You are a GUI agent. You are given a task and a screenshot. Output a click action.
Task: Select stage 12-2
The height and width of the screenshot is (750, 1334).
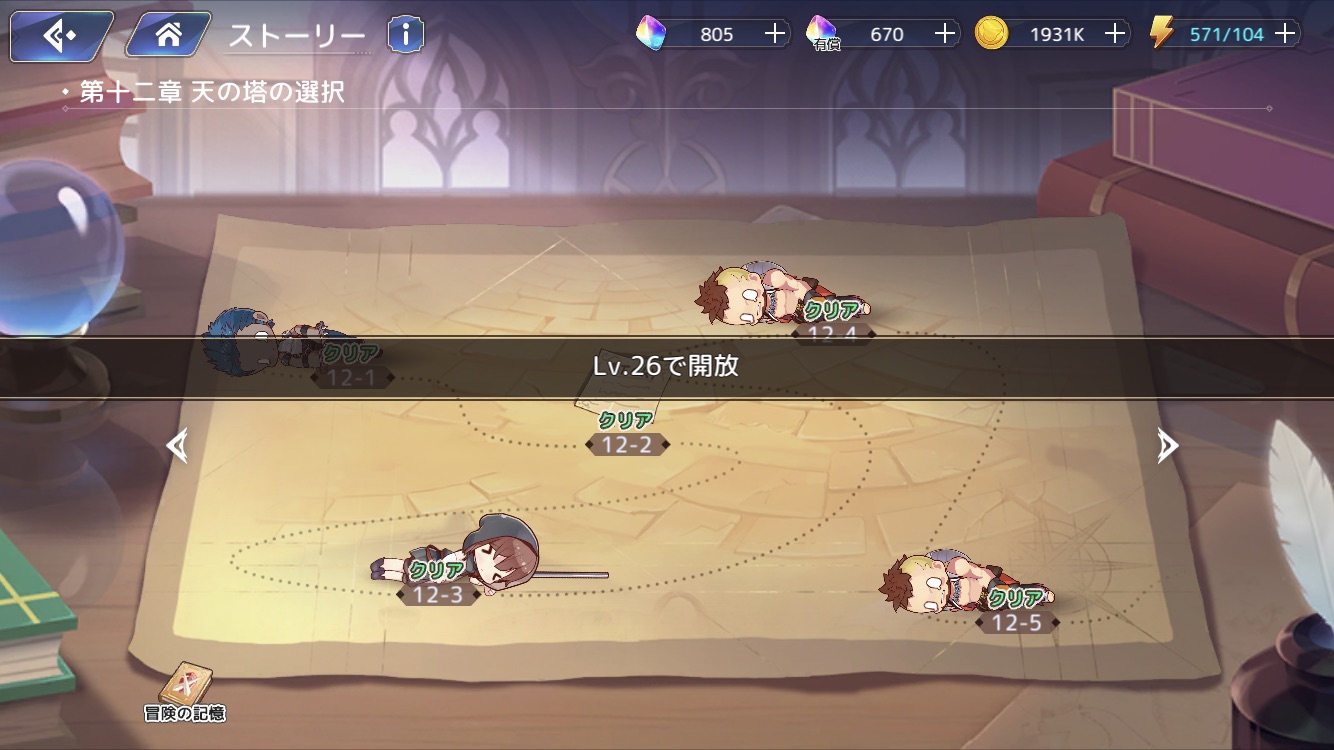click(x=627, y=444)
